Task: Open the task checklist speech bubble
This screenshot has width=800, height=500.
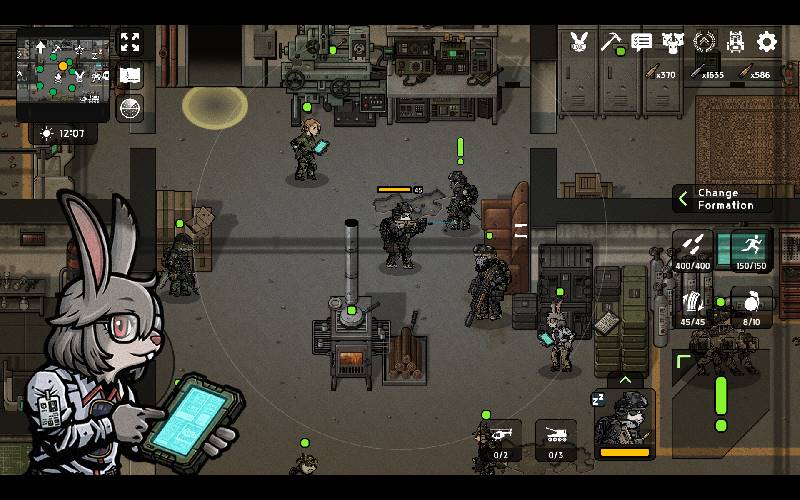Action: 642,42
